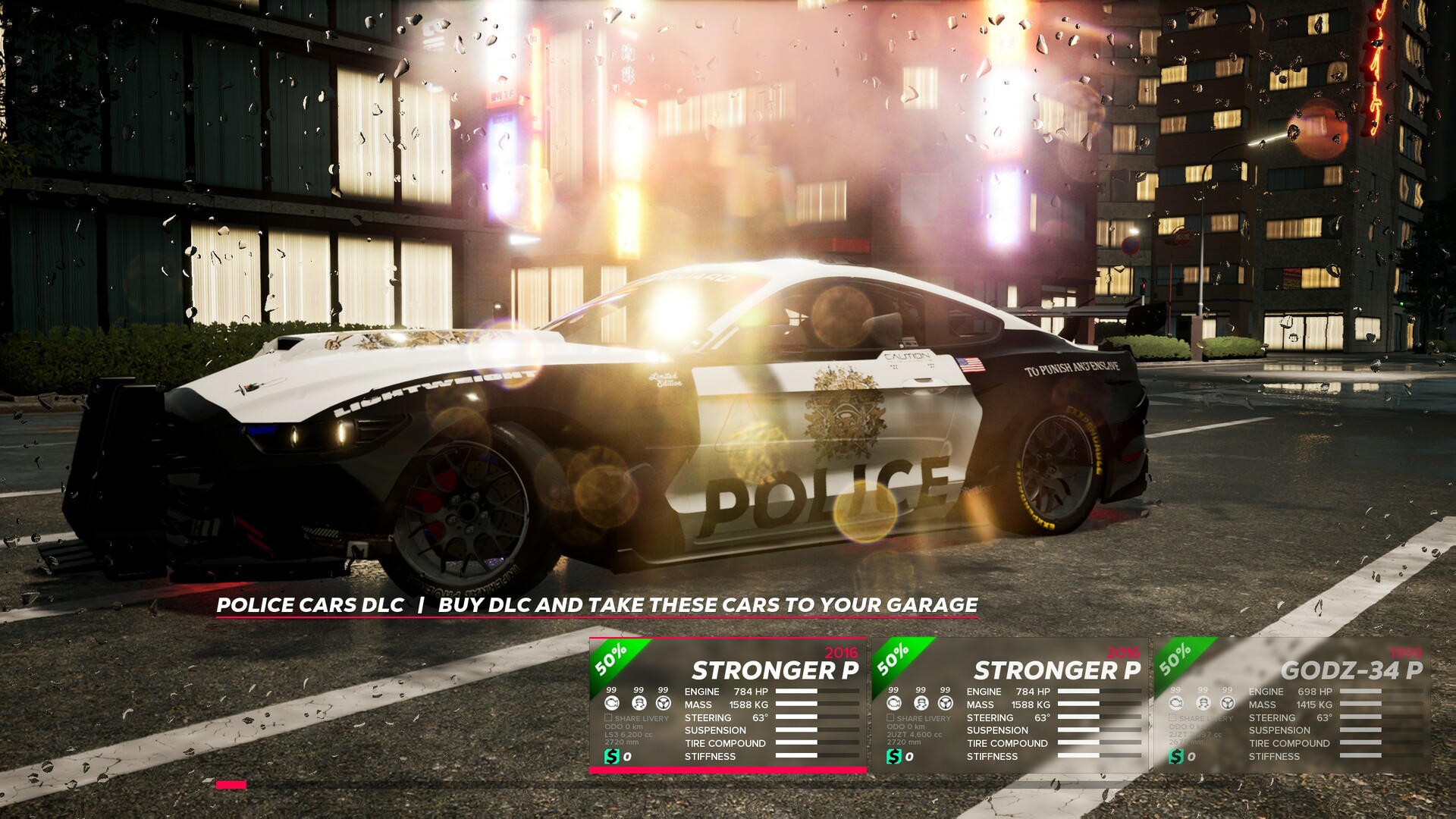Screen dimensions: 1456x819
Task: Click the steering wheel icon on the GODZ-34 P card
Action: coord(1227,704)
